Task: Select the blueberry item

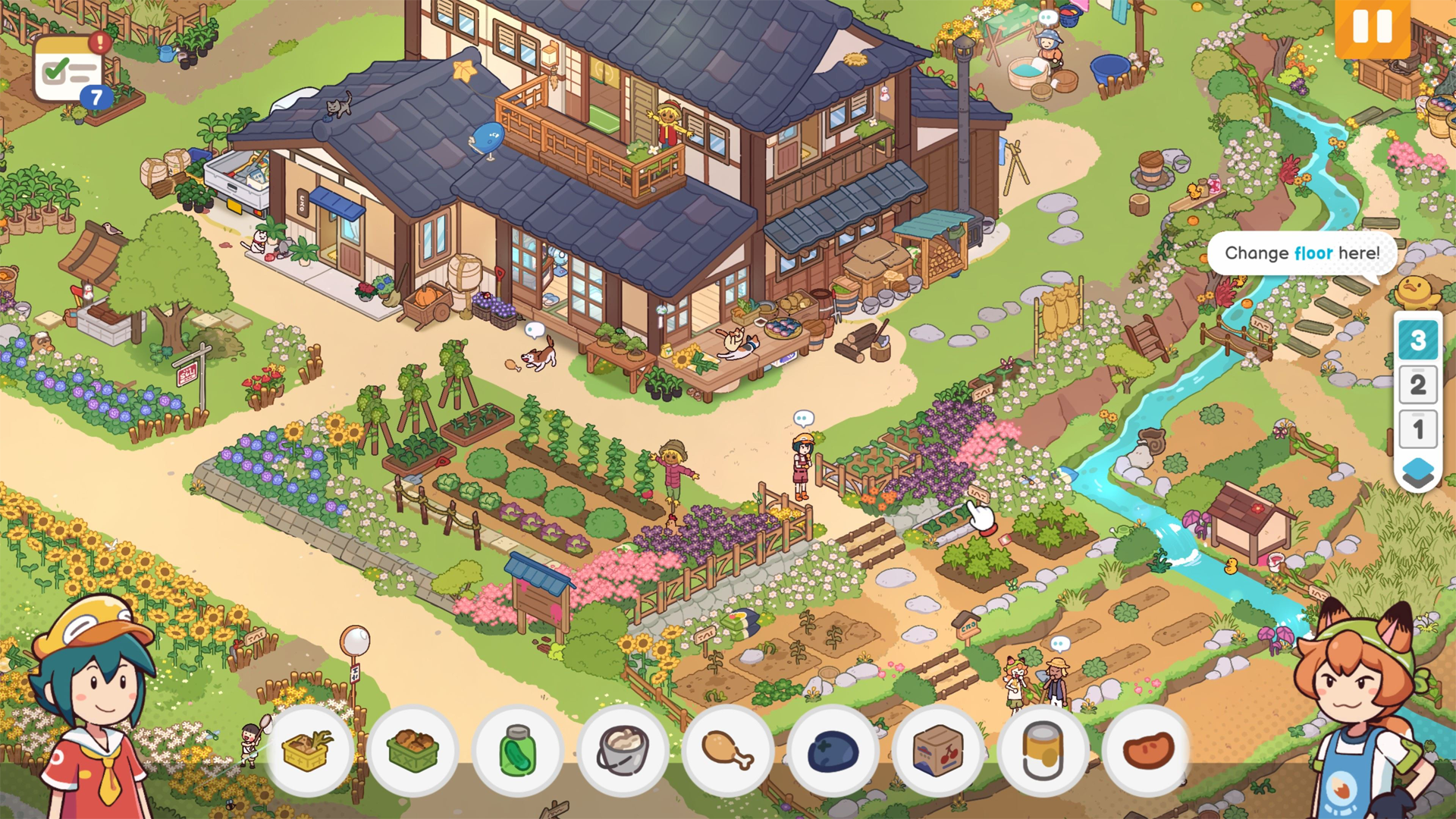Action: point(832,750)
